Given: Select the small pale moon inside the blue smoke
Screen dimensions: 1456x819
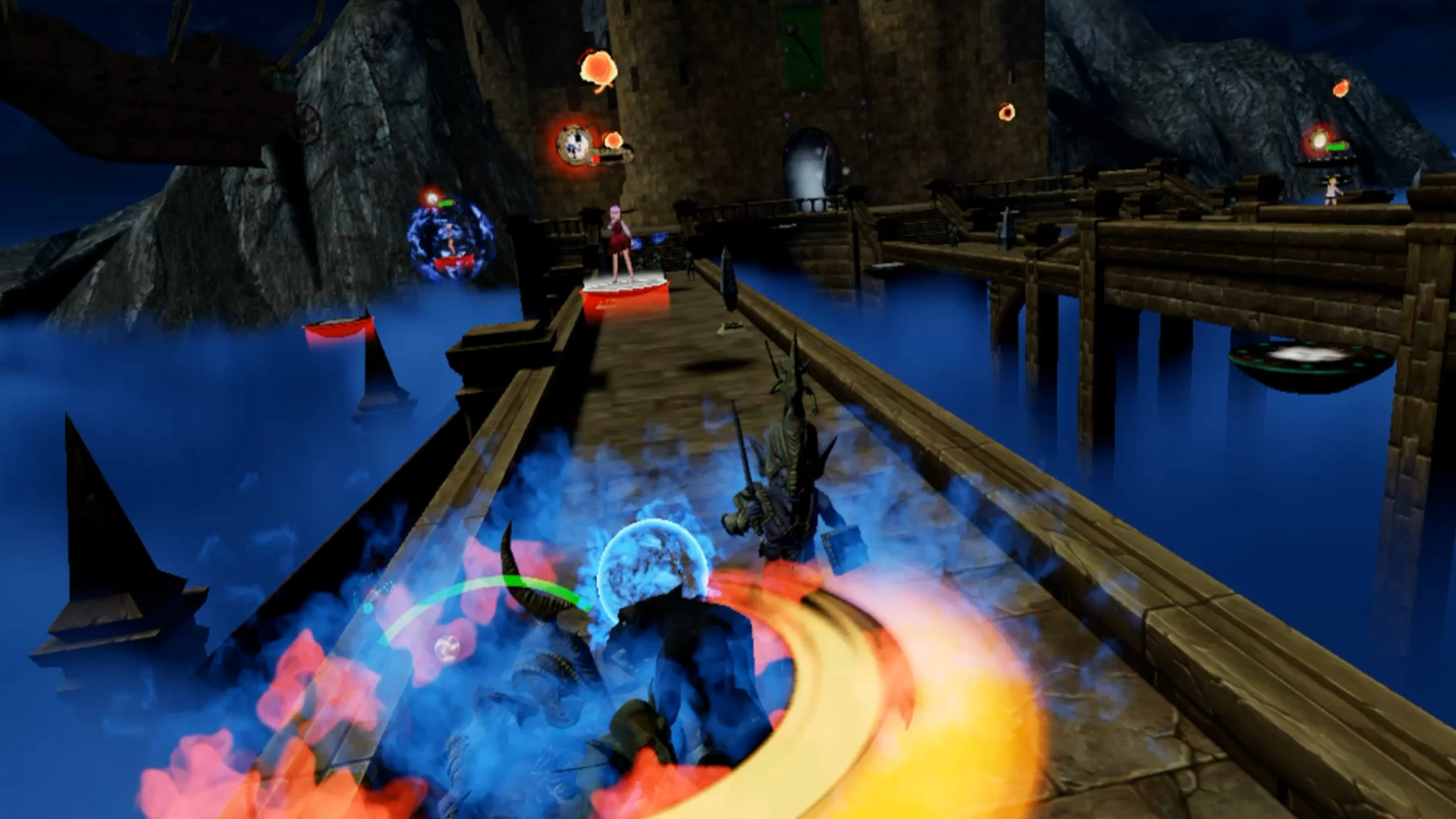Looking at the screenshot, I should click(446, 648).
